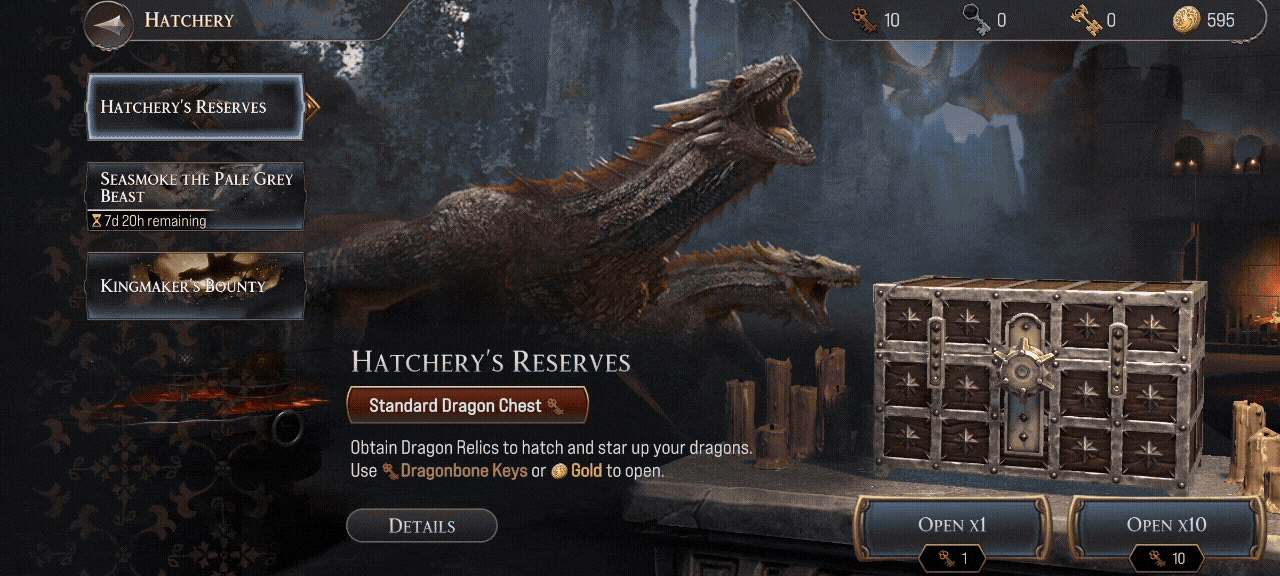The height and width of the screenshot is (576, 1280).
Task: Tap the golden key currency icon
Action: tap(1085, 20)
